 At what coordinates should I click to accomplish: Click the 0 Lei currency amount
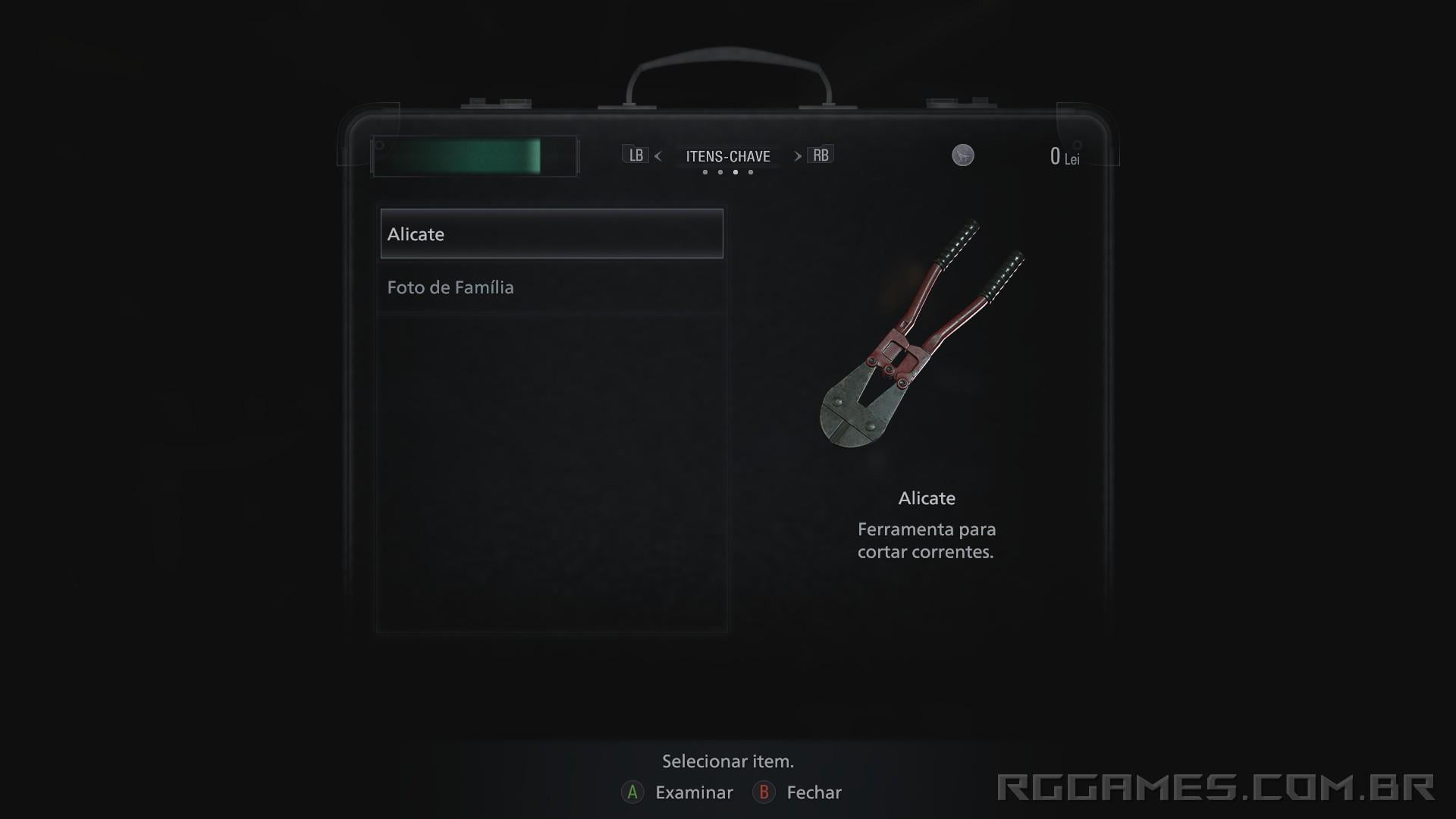click(1062, 157)
